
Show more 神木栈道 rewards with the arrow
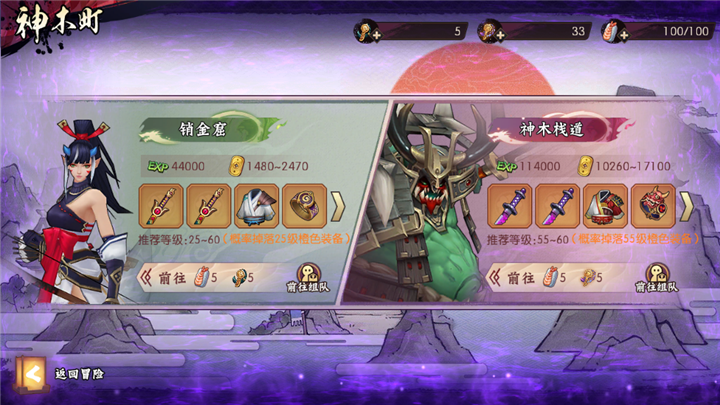686,205
